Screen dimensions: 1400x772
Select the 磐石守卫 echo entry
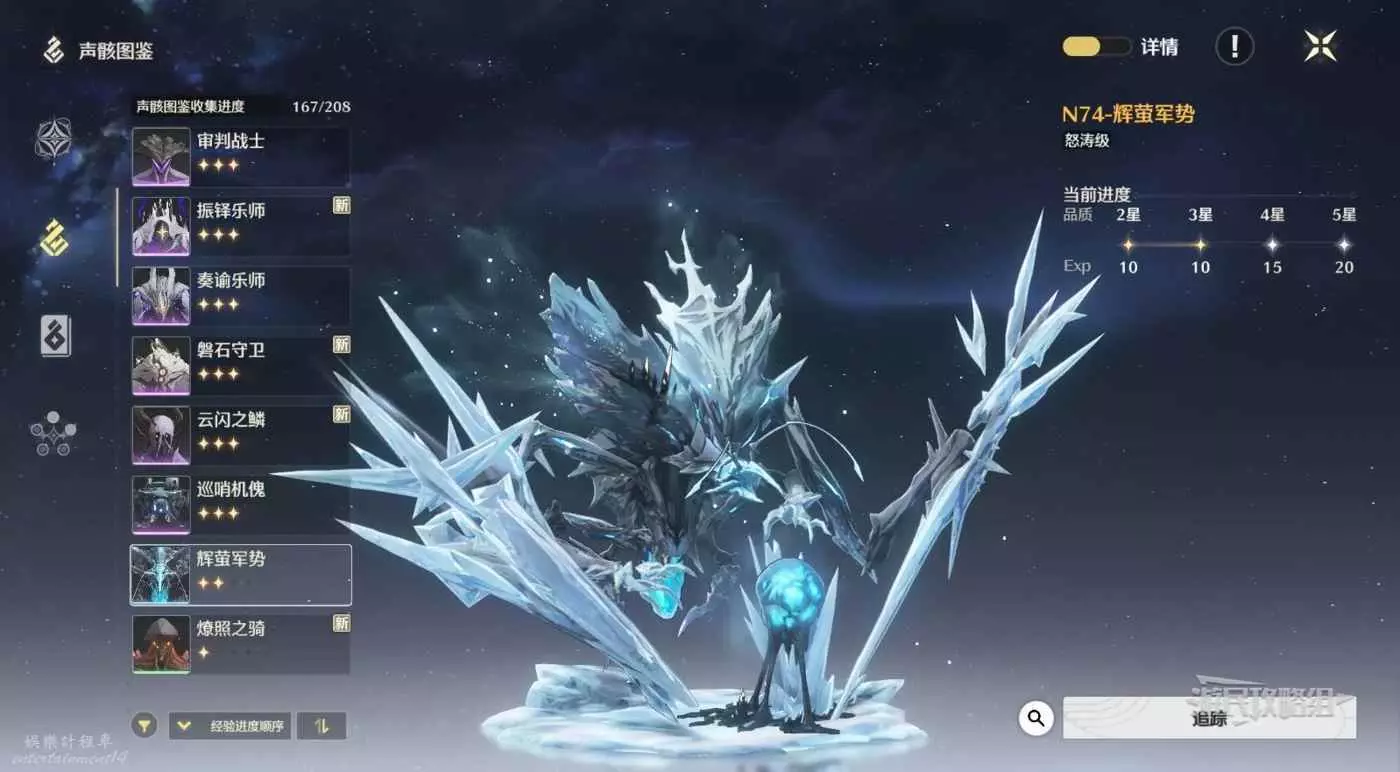point(240,365)
